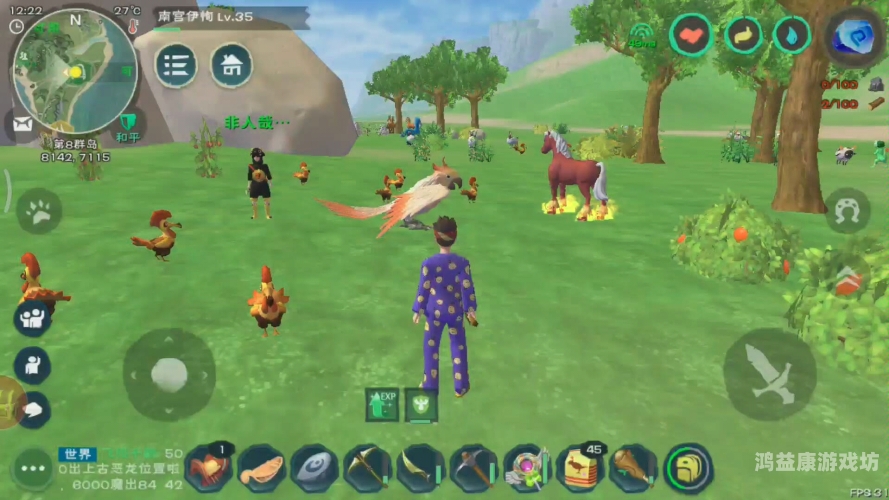Switch to the 世界 world chat channel

[x=77, y=454]
